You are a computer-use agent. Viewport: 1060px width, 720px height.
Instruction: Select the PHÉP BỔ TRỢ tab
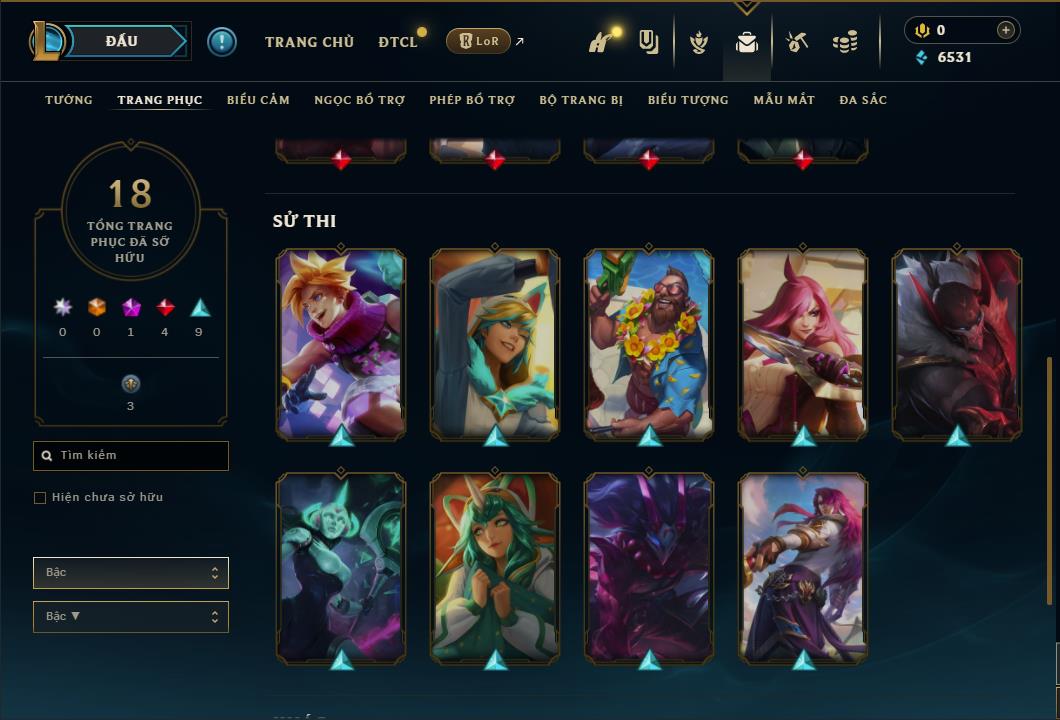coord(472,100)
